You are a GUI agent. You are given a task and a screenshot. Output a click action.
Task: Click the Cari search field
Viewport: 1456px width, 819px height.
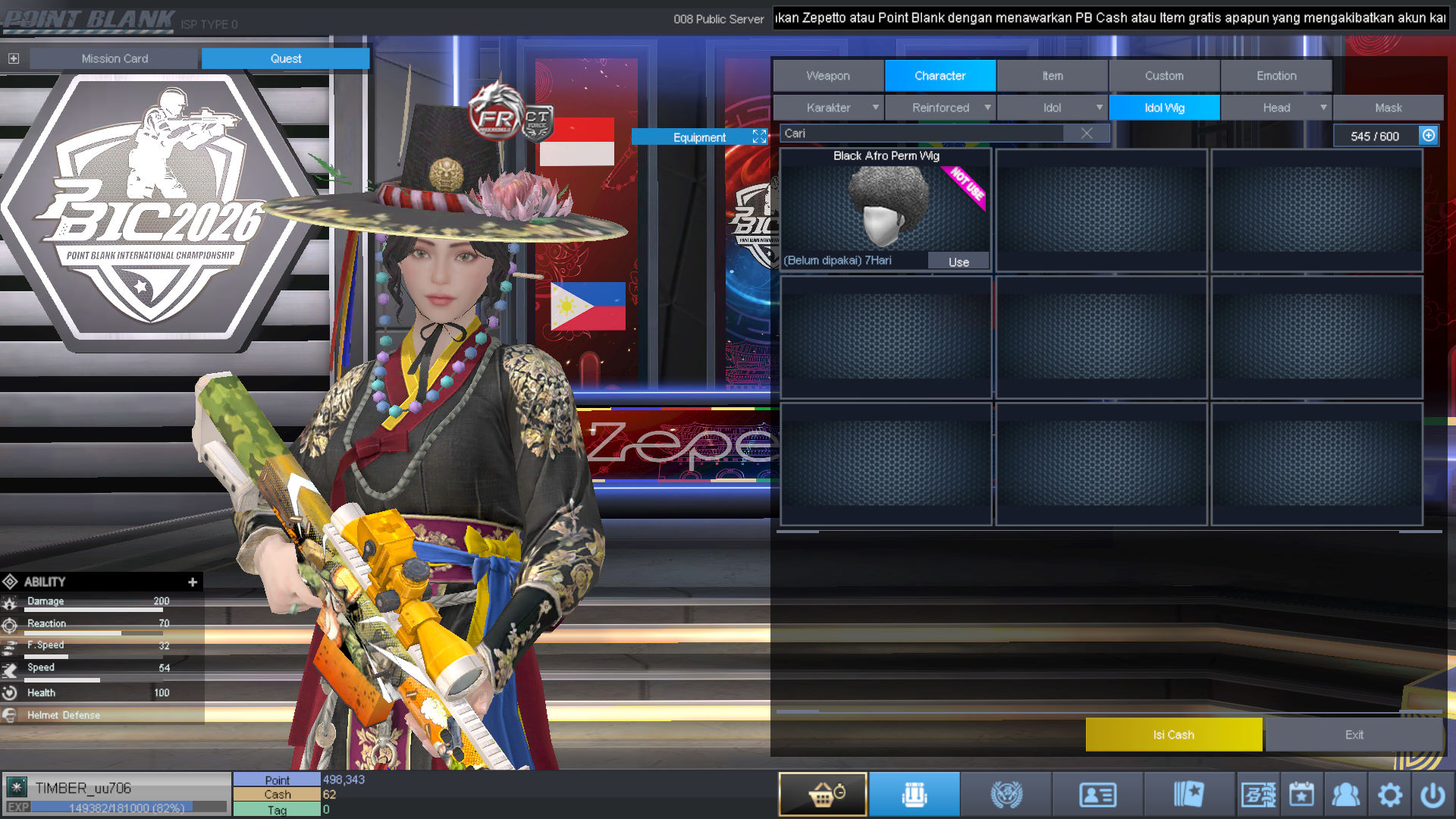coord(921,133)
